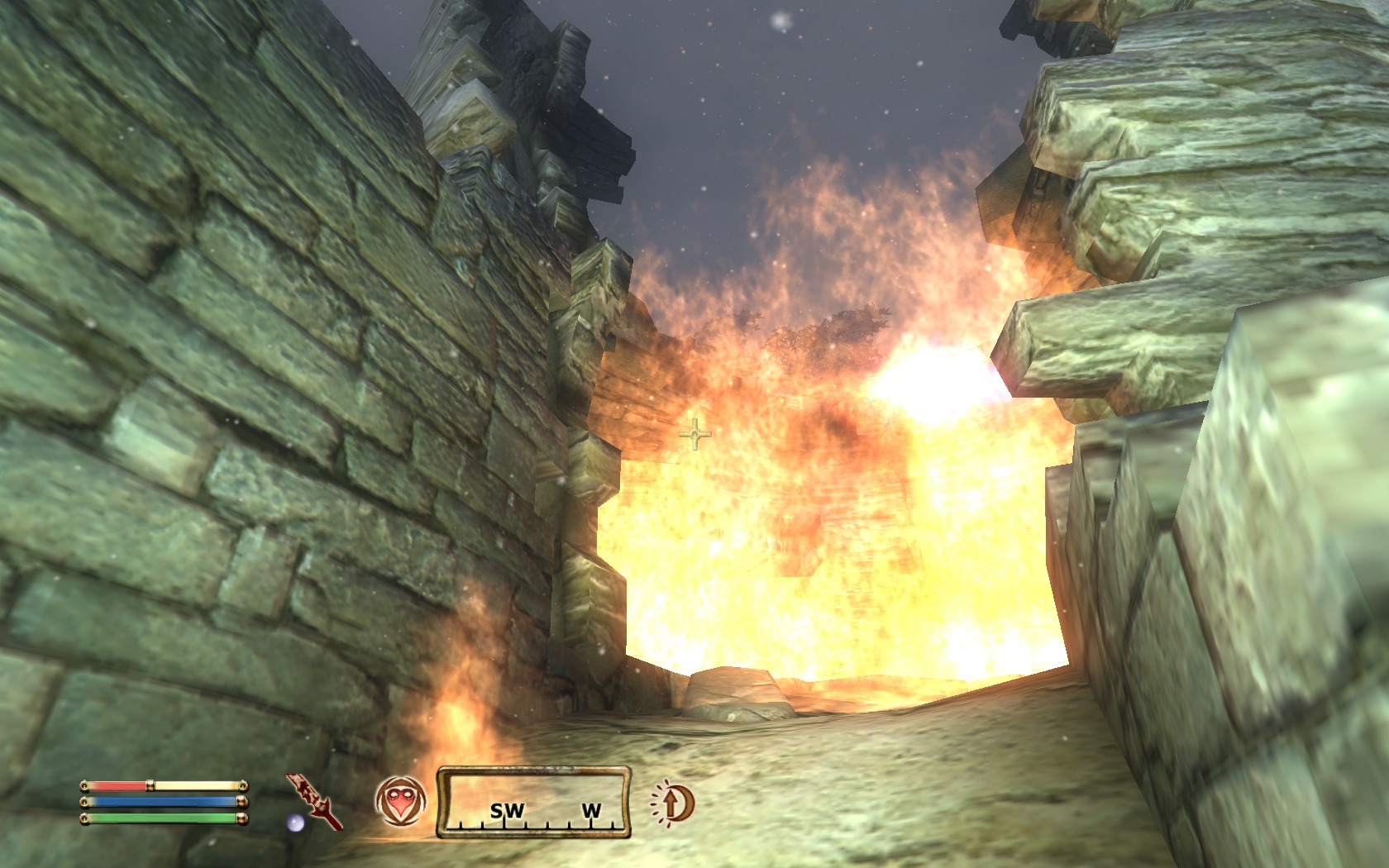This screenshot has height=868, width=1389.
Task: Select the heart-shaped spell icon
Action: tap(401, 801)
